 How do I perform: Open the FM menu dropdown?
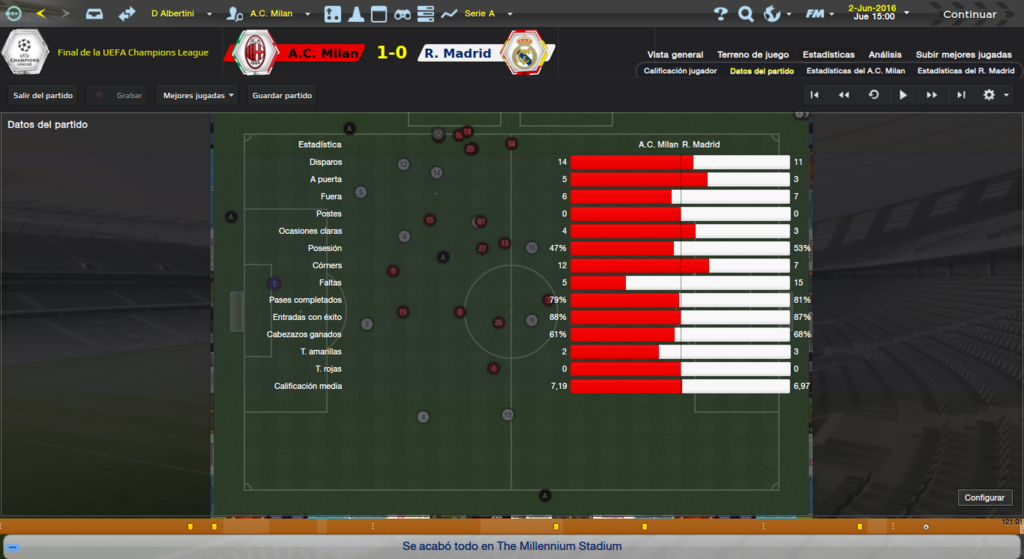coord(820,14)
